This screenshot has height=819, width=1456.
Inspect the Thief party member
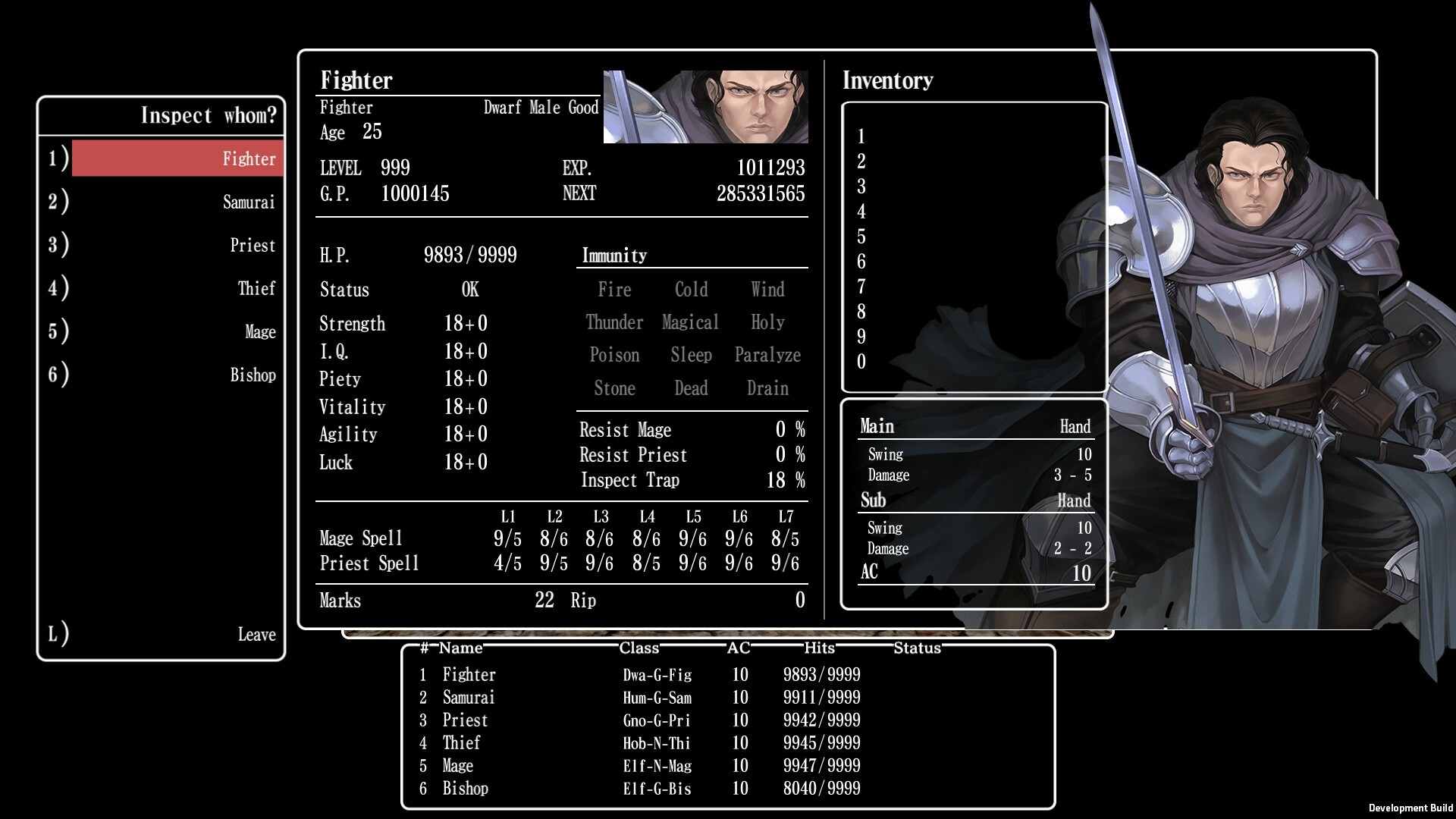point(176,288)
